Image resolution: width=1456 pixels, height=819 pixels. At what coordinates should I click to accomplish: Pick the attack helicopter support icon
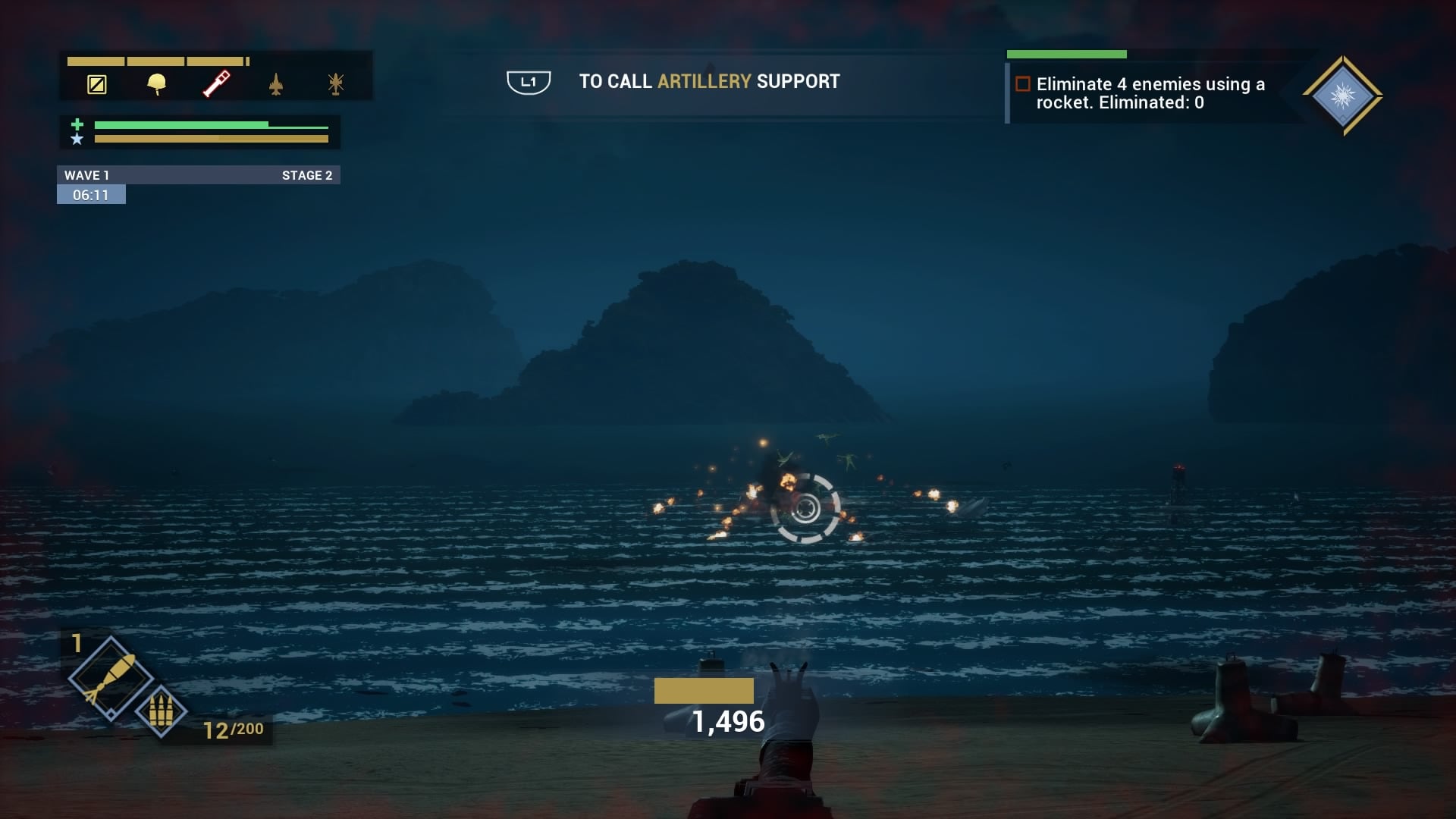click(336, 83)
